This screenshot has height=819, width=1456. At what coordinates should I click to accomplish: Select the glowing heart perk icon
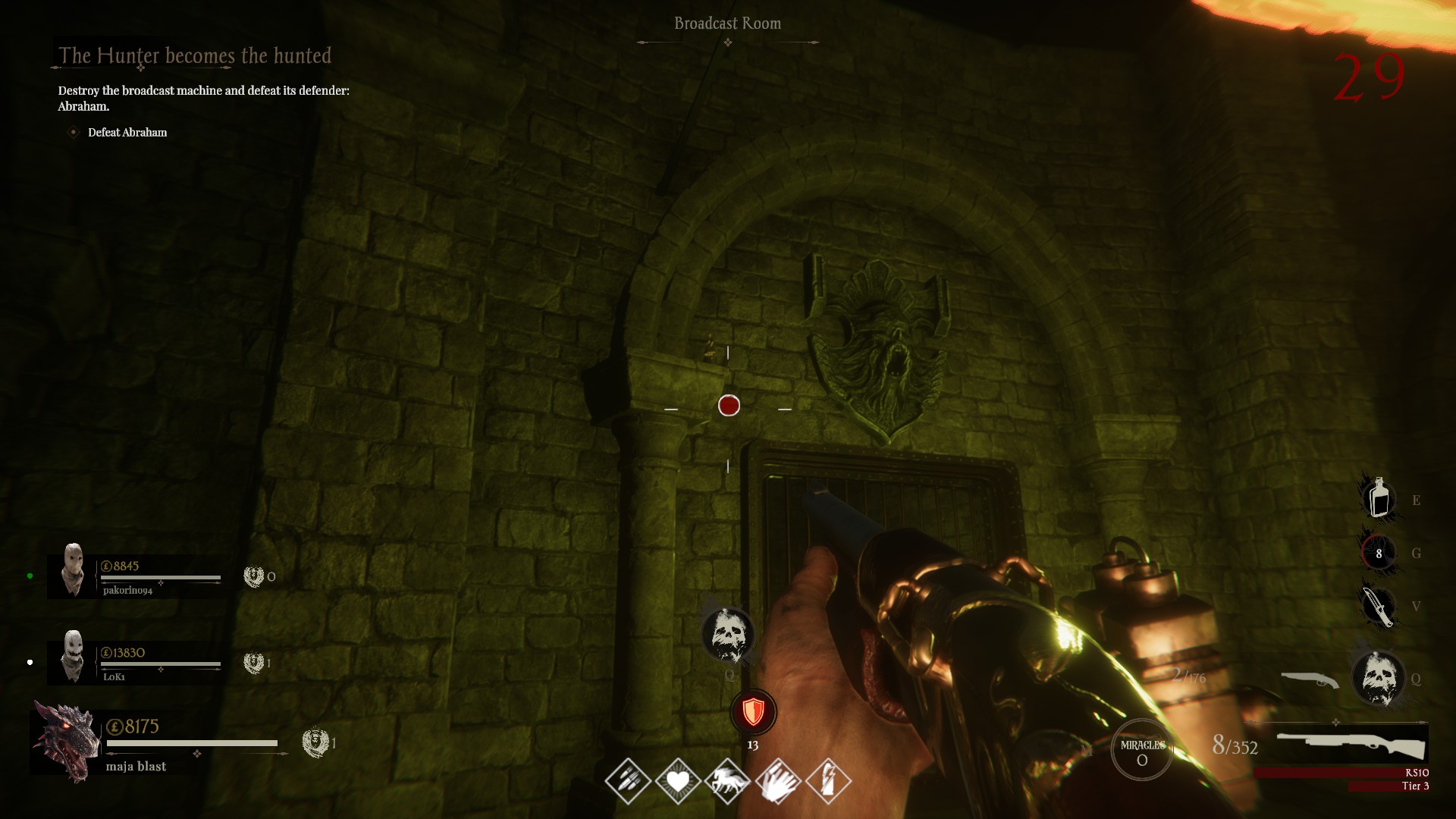tap(678, 780)
